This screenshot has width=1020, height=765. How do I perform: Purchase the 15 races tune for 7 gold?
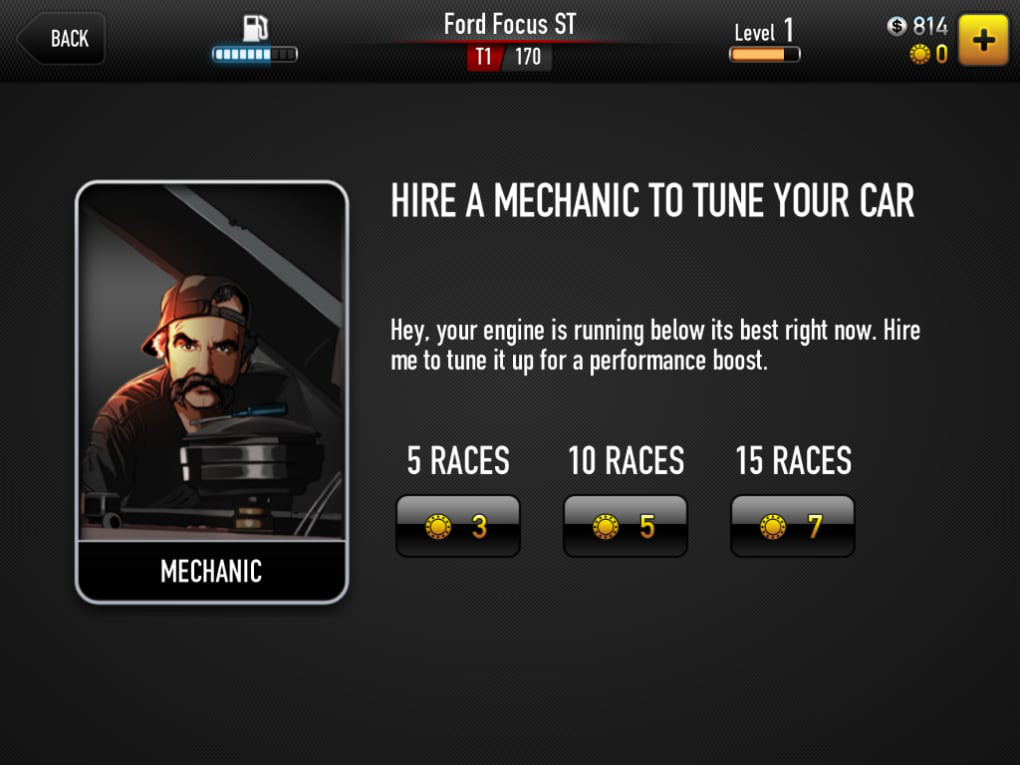(x=792, y=526)
